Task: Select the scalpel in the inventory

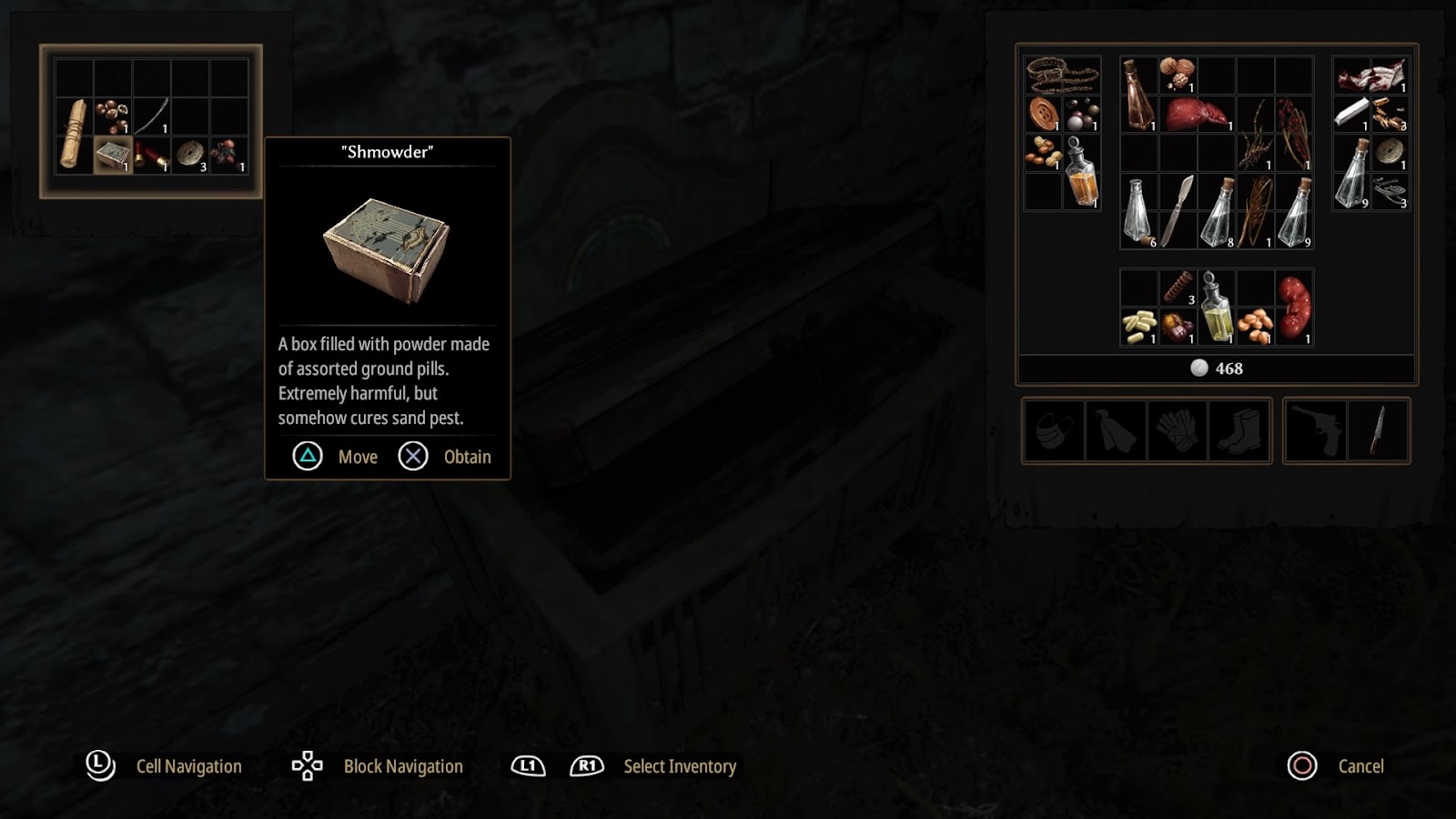Action: [1177, 211]
